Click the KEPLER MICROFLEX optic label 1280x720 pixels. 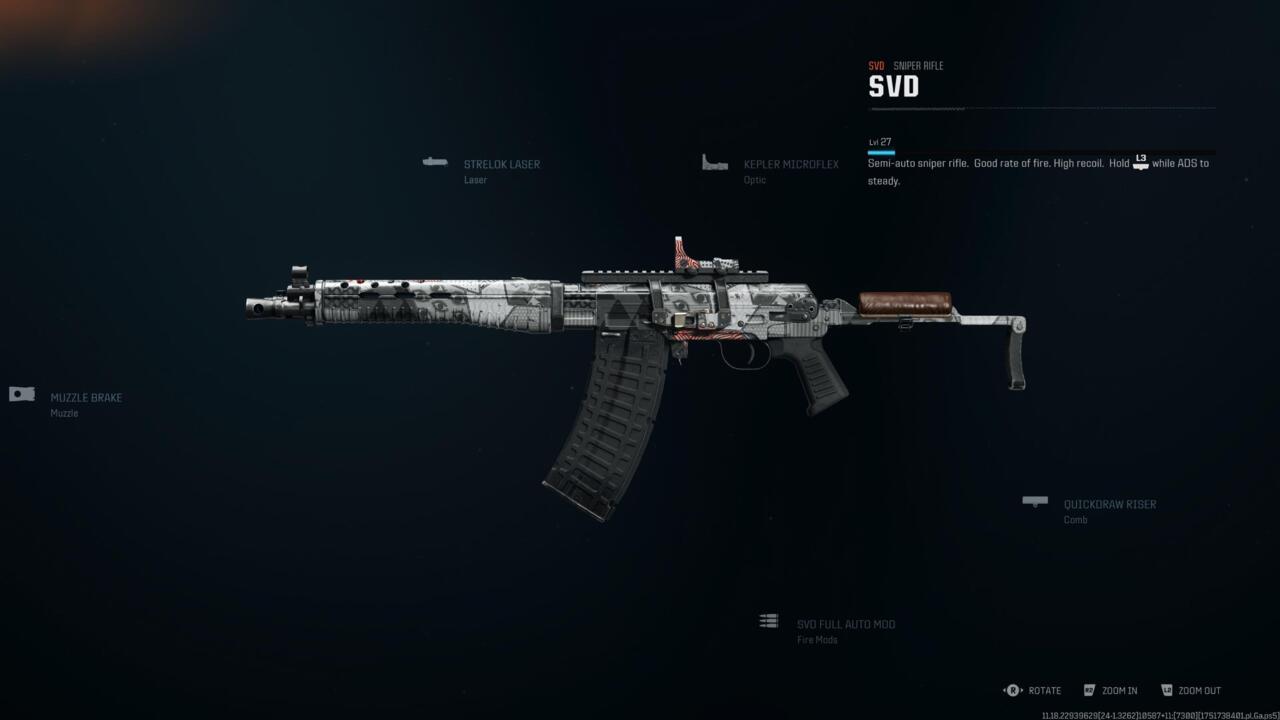(790, 164)
